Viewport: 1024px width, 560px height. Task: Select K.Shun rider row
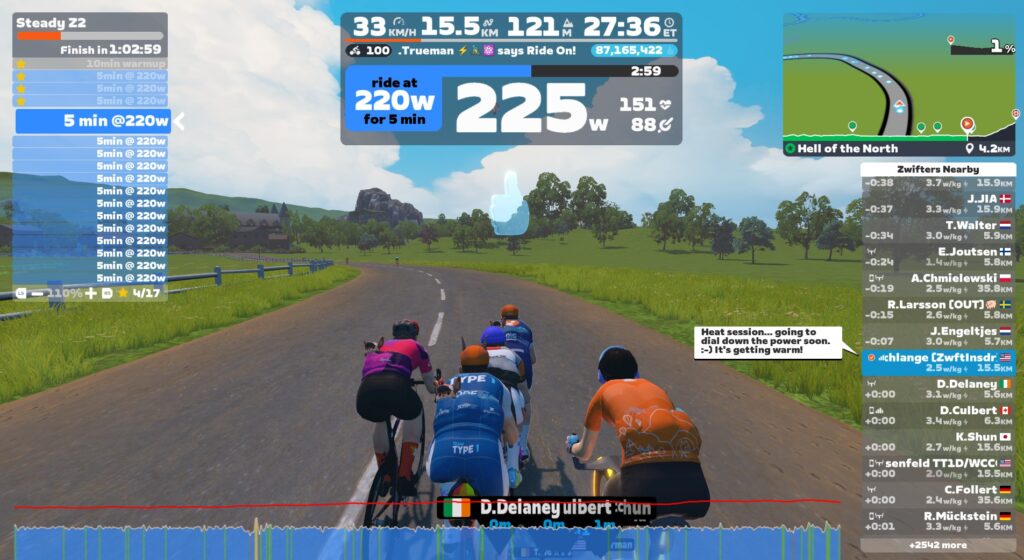[x=938, y=441]
